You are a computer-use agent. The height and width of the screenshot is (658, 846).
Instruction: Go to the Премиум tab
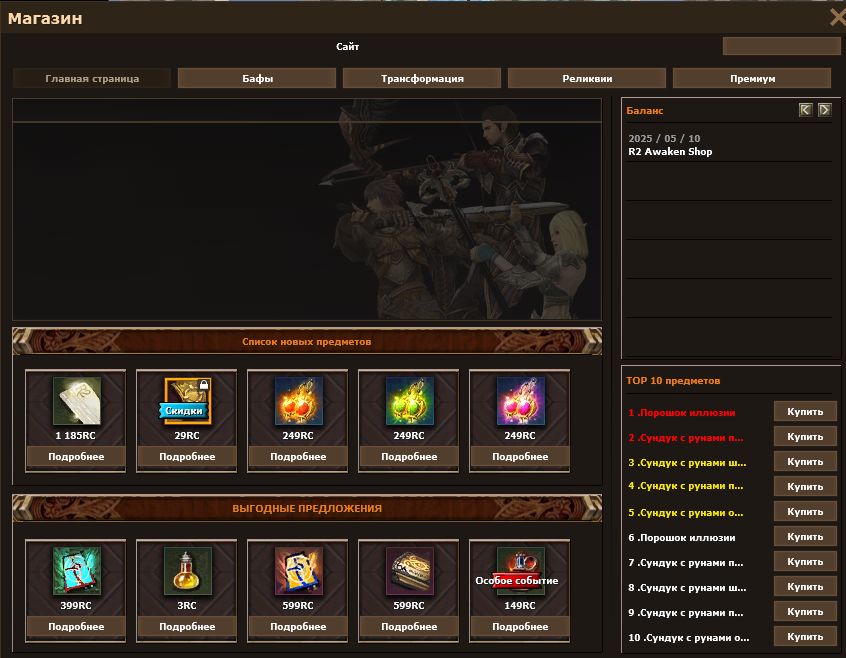point(752,78)
